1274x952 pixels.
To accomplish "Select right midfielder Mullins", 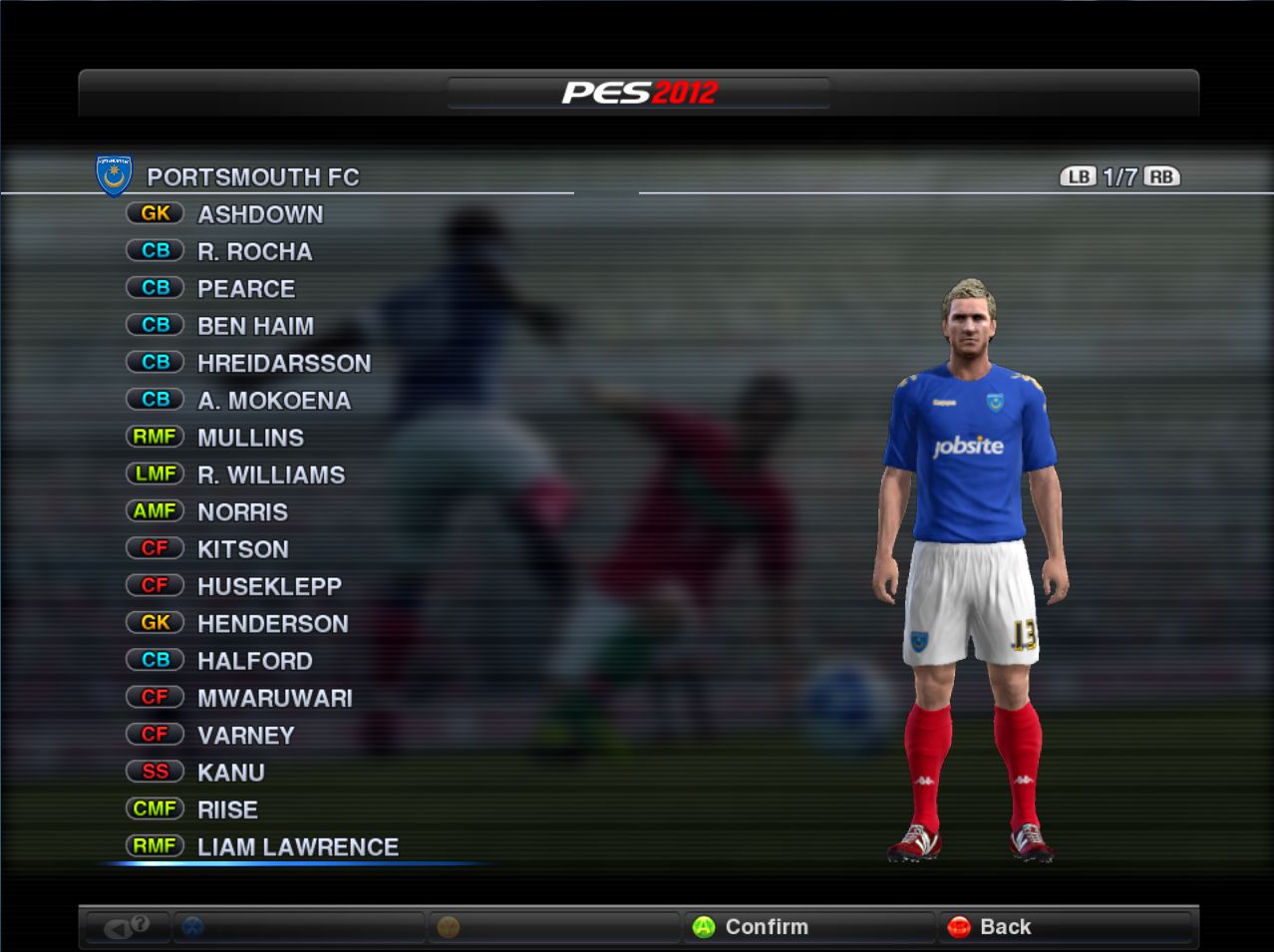I will click(x=250, y=438).
